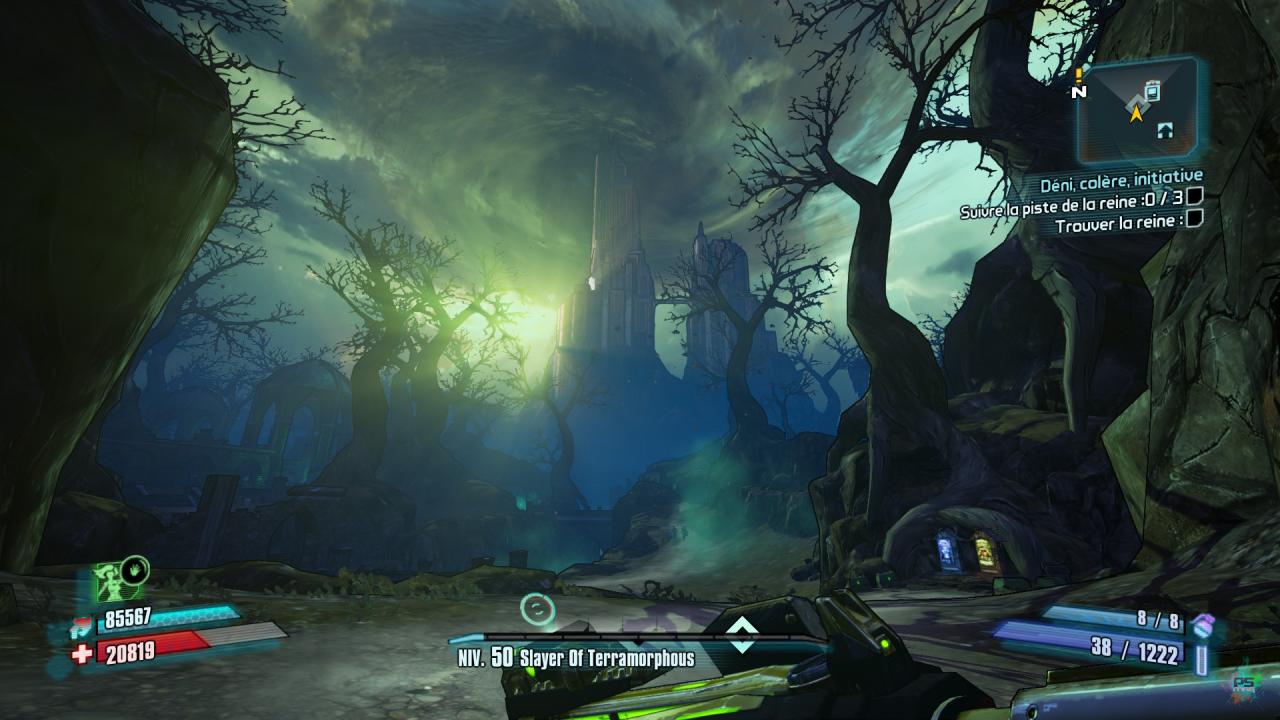Click the PS watermark logo
The width and height of the screenshot is (1280, 720).
pos(1243,683)
